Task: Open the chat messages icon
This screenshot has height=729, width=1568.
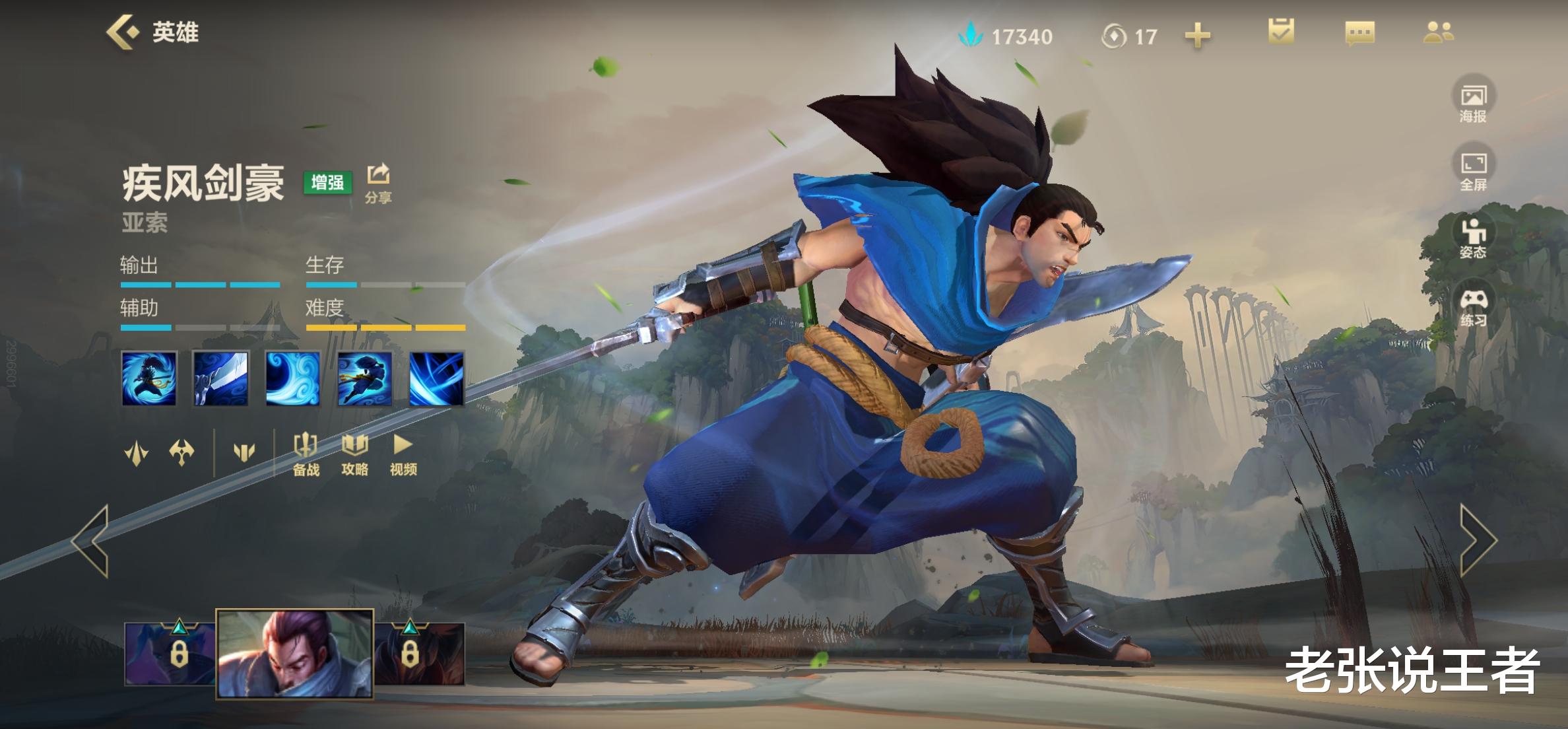Action: coord(1359,33)
